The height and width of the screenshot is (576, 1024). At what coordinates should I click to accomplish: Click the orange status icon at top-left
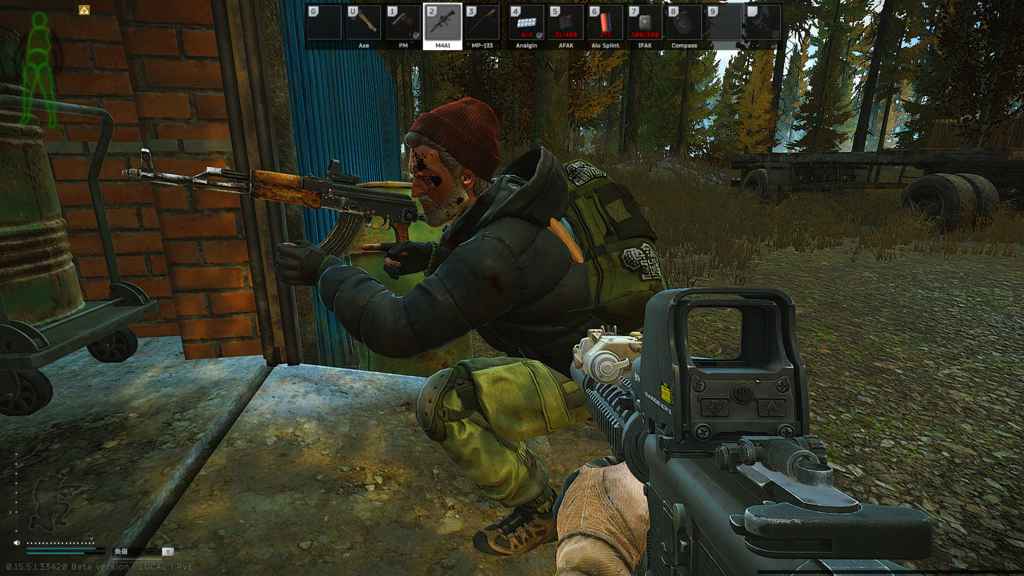point(84,10)
